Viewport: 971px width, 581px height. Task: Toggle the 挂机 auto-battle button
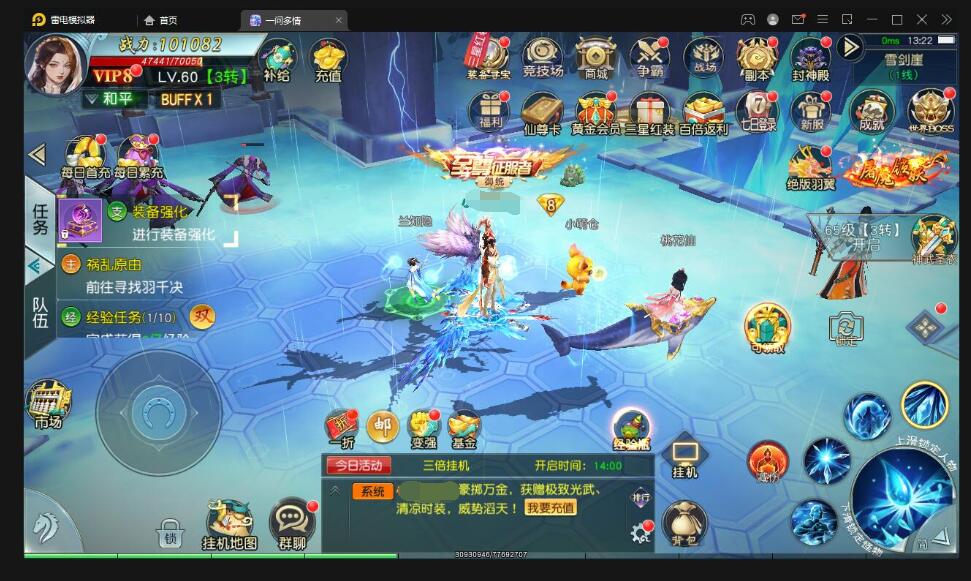coord(685,457)
